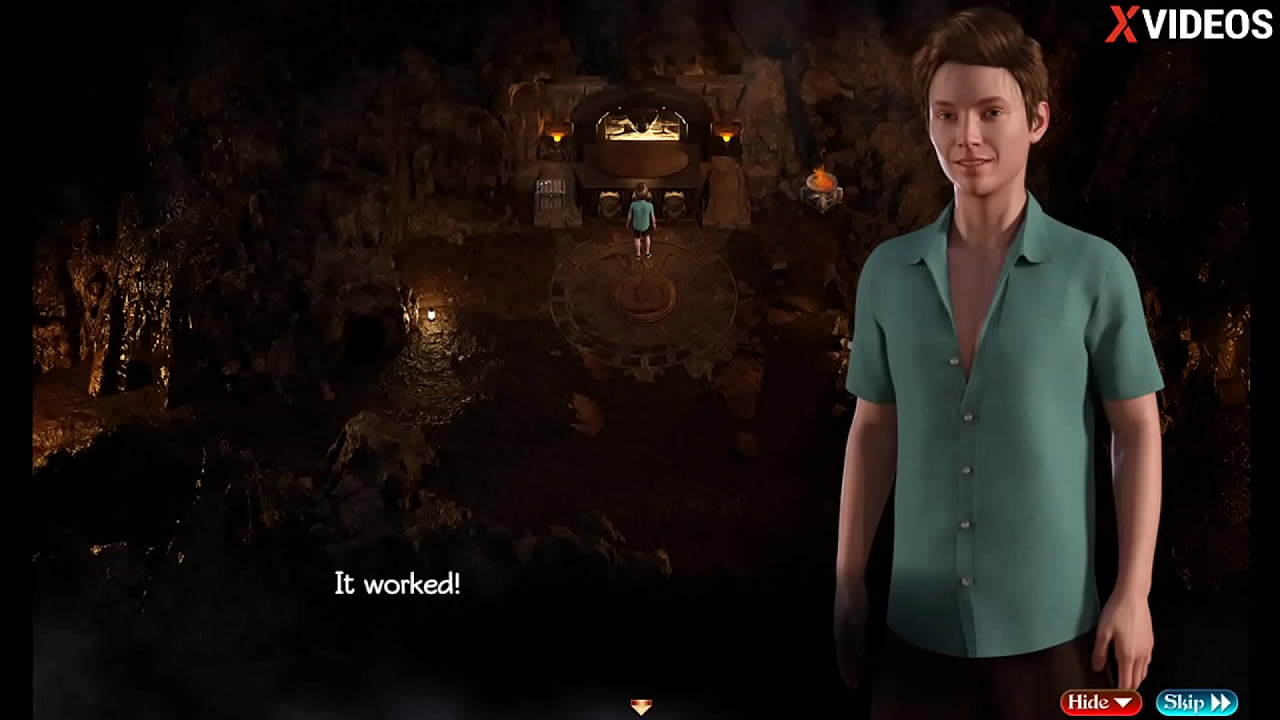
Task: Skip the current dialogue
Action: [x=1196, y=703]
